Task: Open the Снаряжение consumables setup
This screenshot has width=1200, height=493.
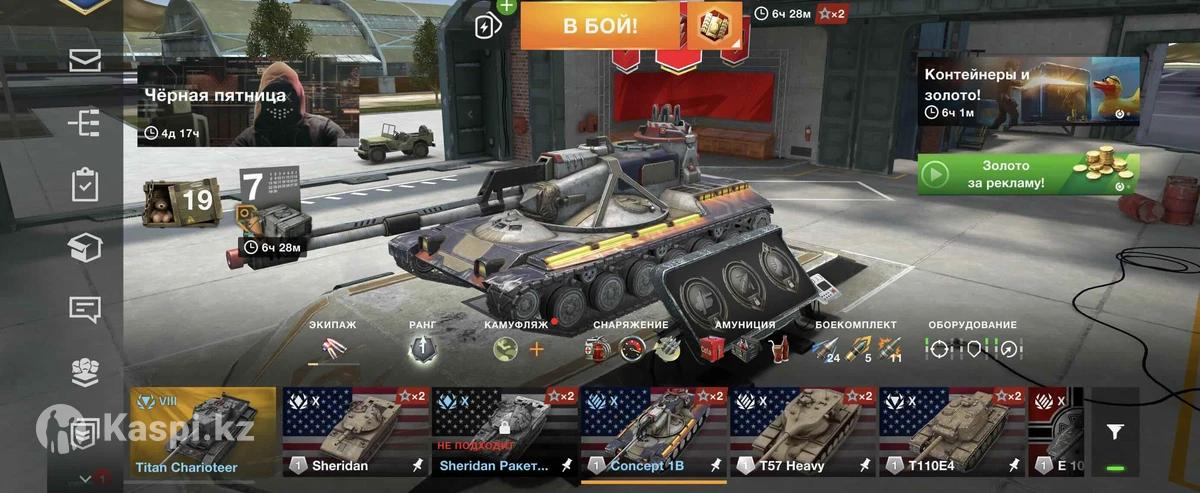Action: click(x=630, y=348)
